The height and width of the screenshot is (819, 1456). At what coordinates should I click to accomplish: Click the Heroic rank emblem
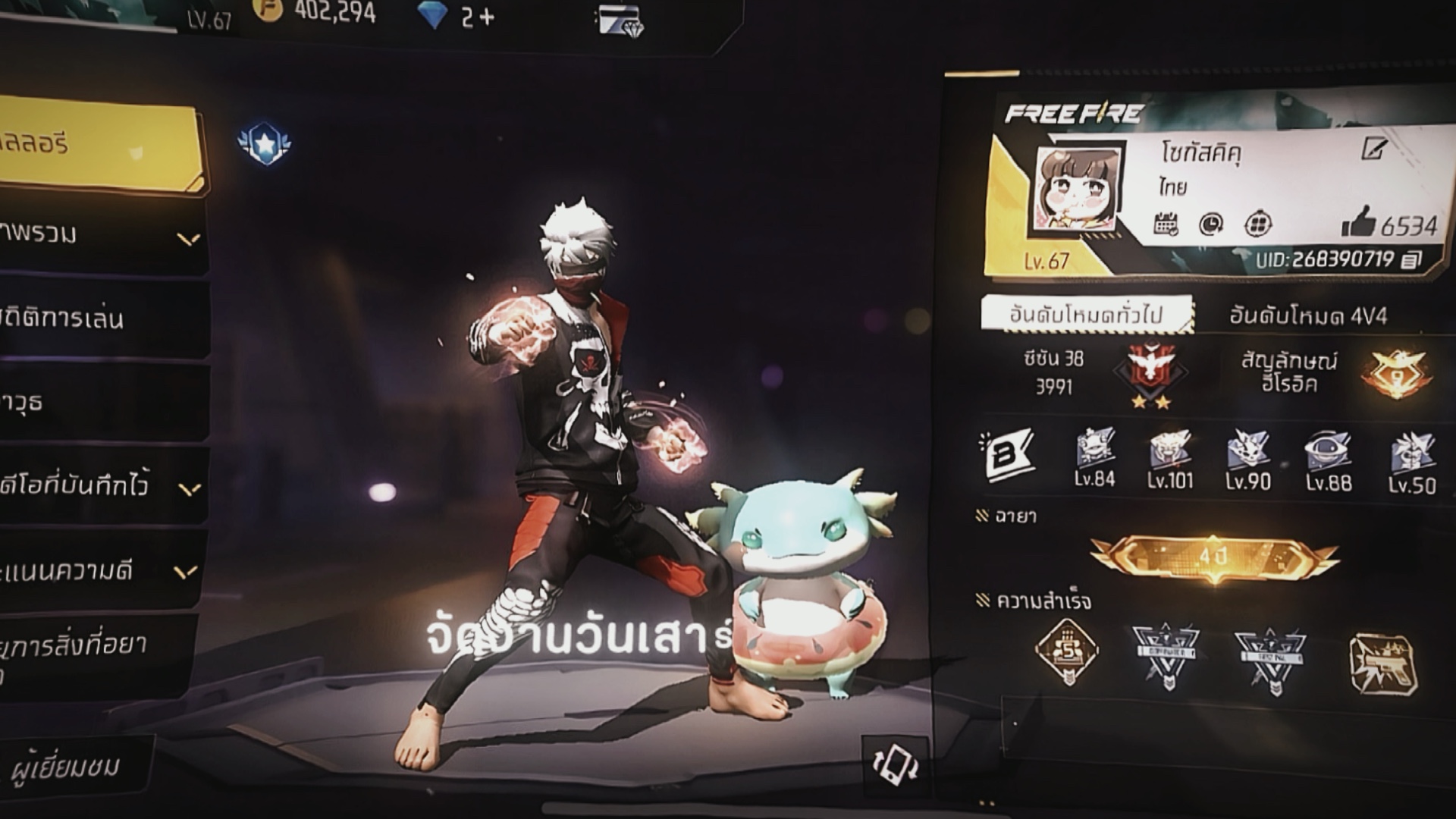pos(1397,373)
